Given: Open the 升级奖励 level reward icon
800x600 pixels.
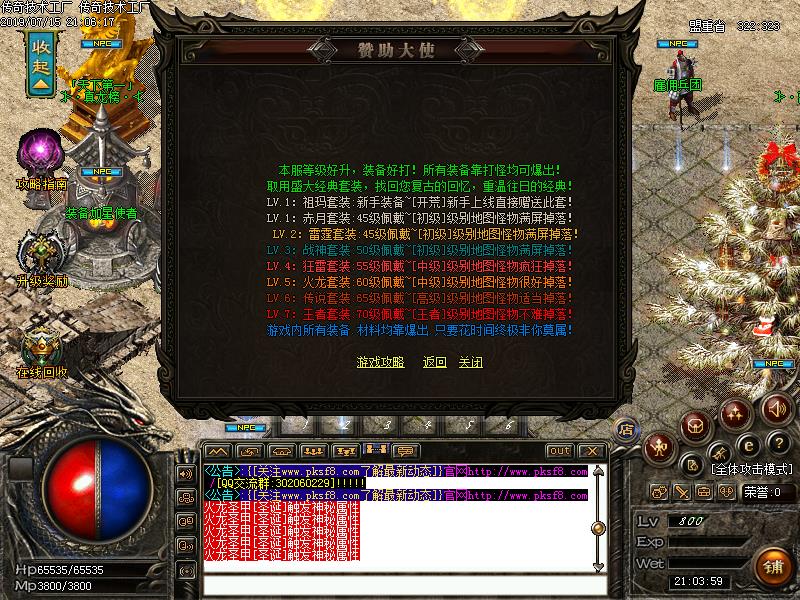Looking at the screenshot, I should click(x=42, y=251).
